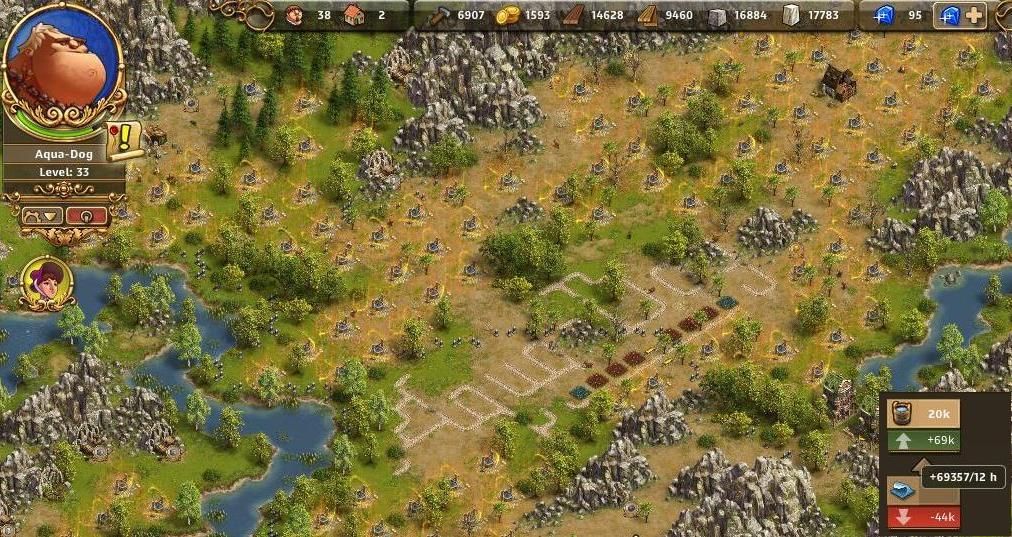
Task: Click the red button under the level
Action: click(89, 215)
